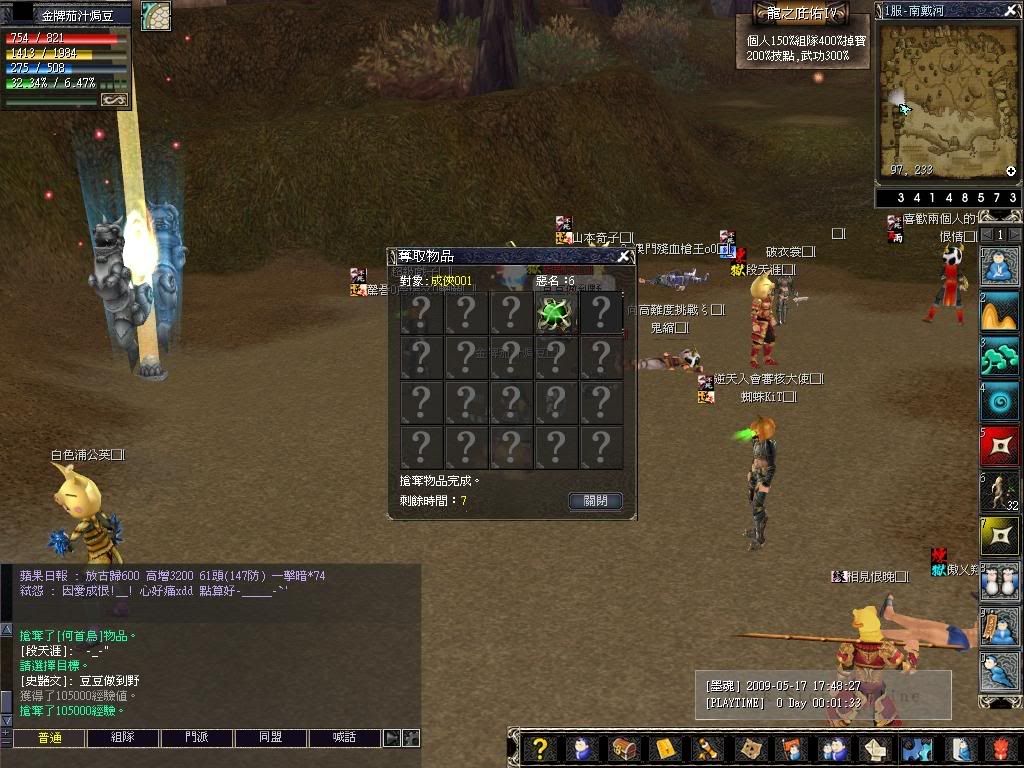This screenshot has width=1024, height=768.
Task: Click the yellow book icon in the bottom bar
Action: tap(665, 749)
